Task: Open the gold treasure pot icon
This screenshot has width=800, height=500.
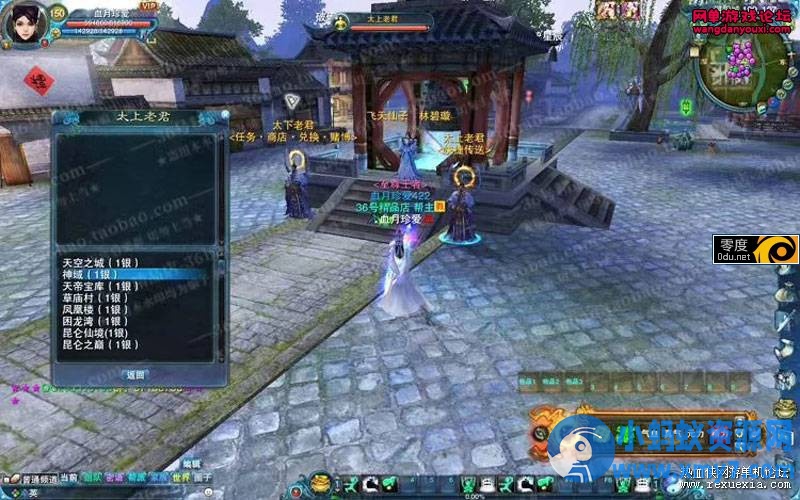Action: (x=321, y=484)
